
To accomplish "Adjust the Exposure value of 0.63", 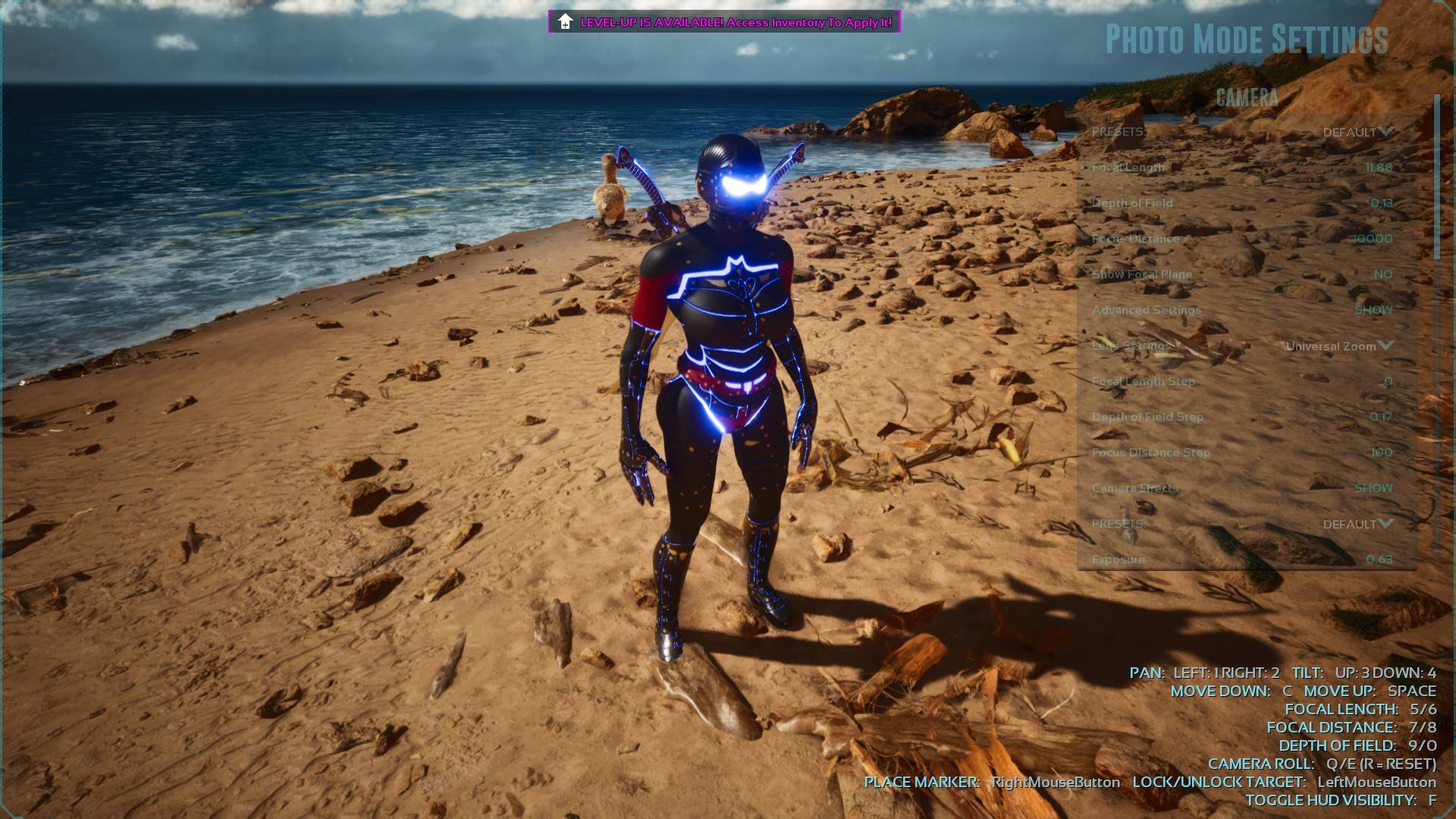I will pos(1380,559).
